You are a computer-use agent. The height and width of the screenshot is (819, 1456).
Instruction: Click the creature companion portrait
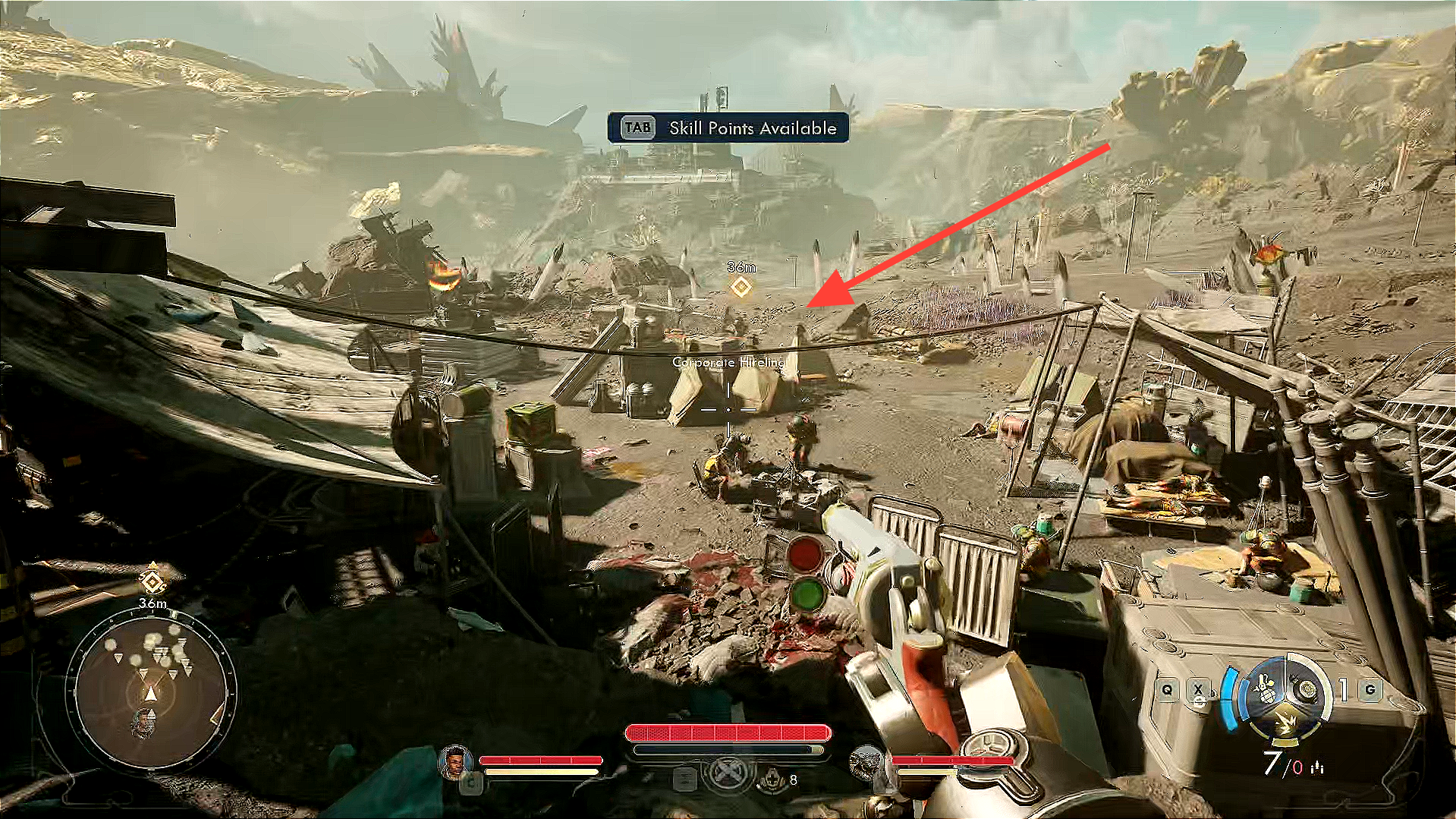pyautogui.click(x=866, y=762)
